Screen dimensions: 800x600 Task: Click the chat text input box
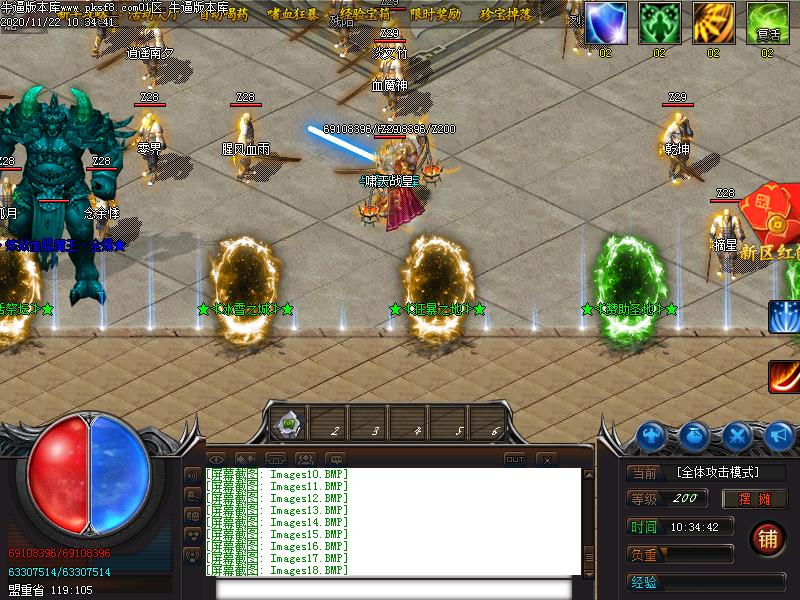(392, 588)
